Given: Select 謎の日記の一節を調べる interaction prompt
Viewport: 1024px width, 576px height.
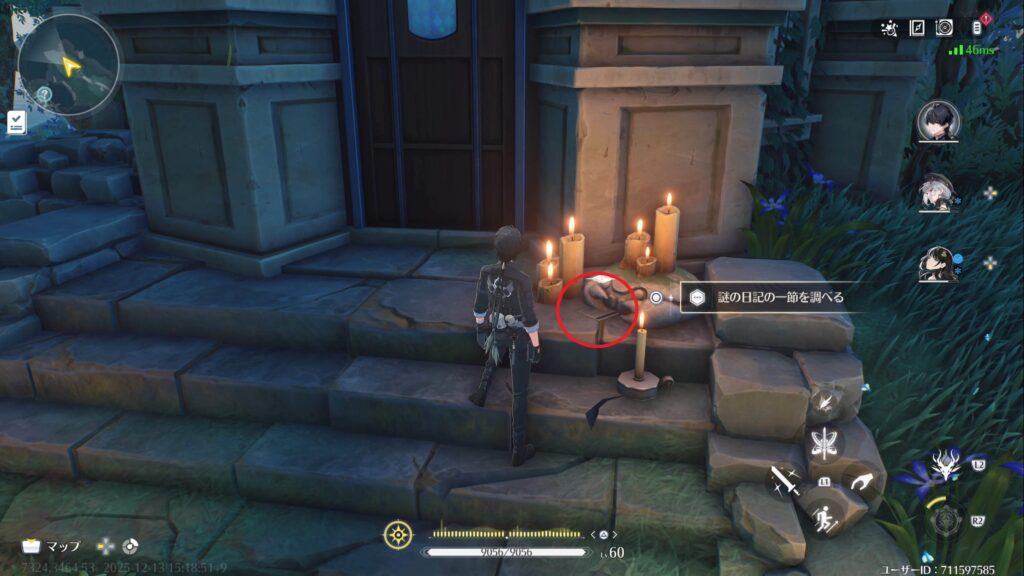Looking at the screenshot, I should [x=760, y=297].
